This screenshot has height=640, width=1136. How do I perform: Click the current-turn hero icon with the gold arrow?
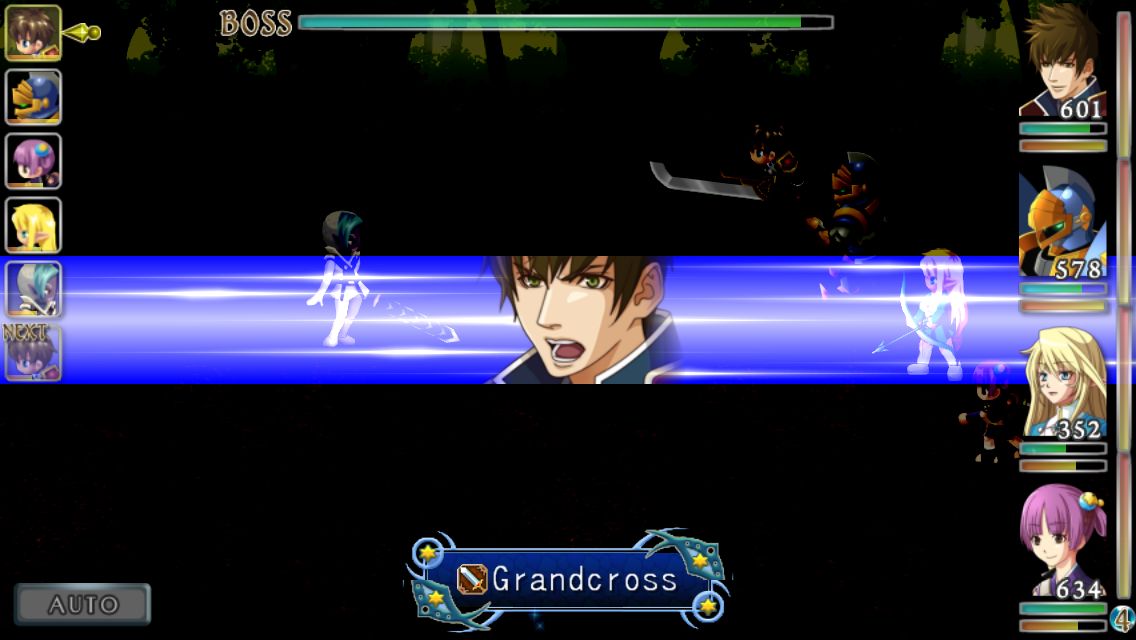tap(34, 33)
